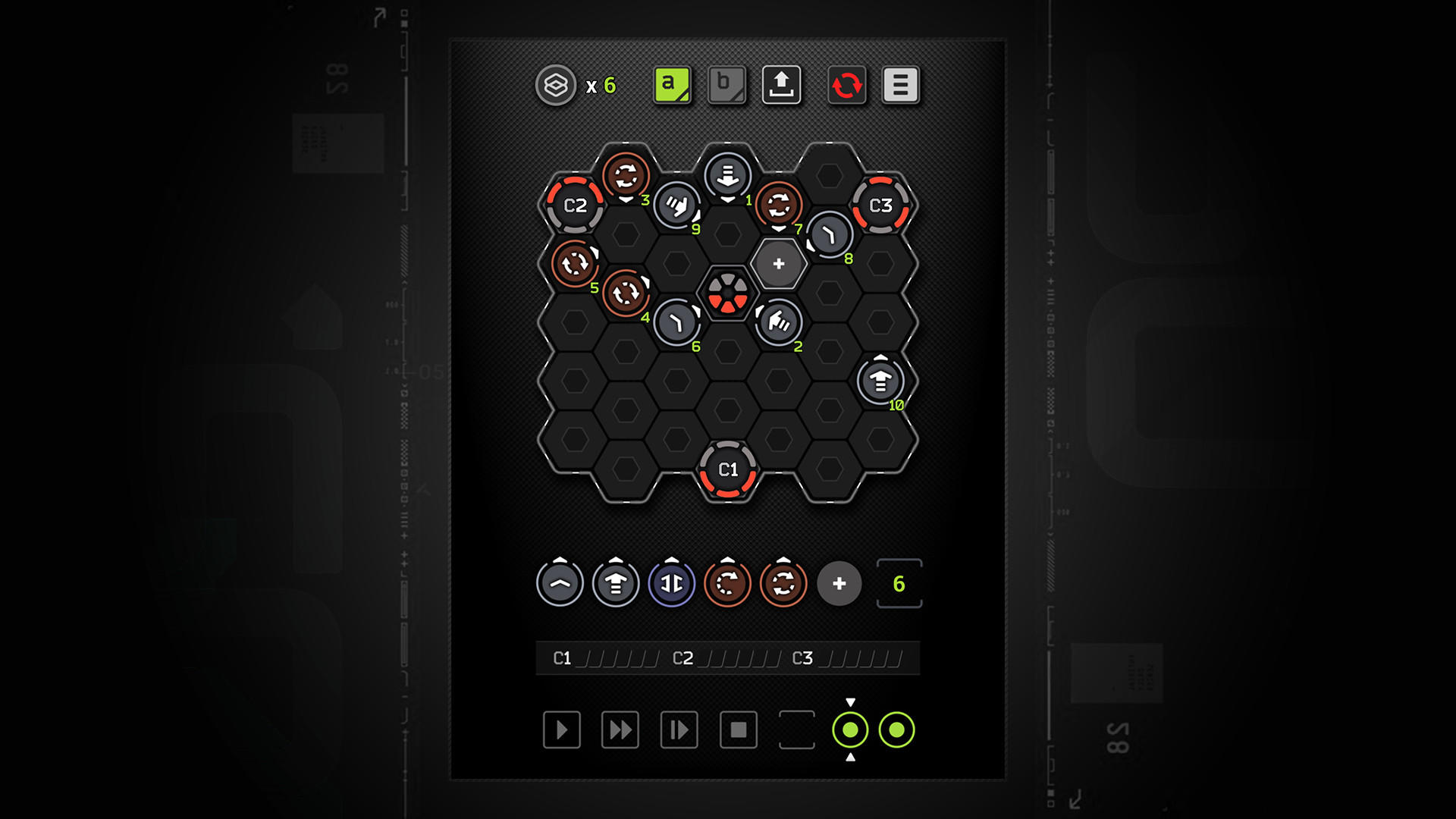The image size is (1456, 819).
Task: Click the gray plus tile in the palette
Action: coord(839,584)
